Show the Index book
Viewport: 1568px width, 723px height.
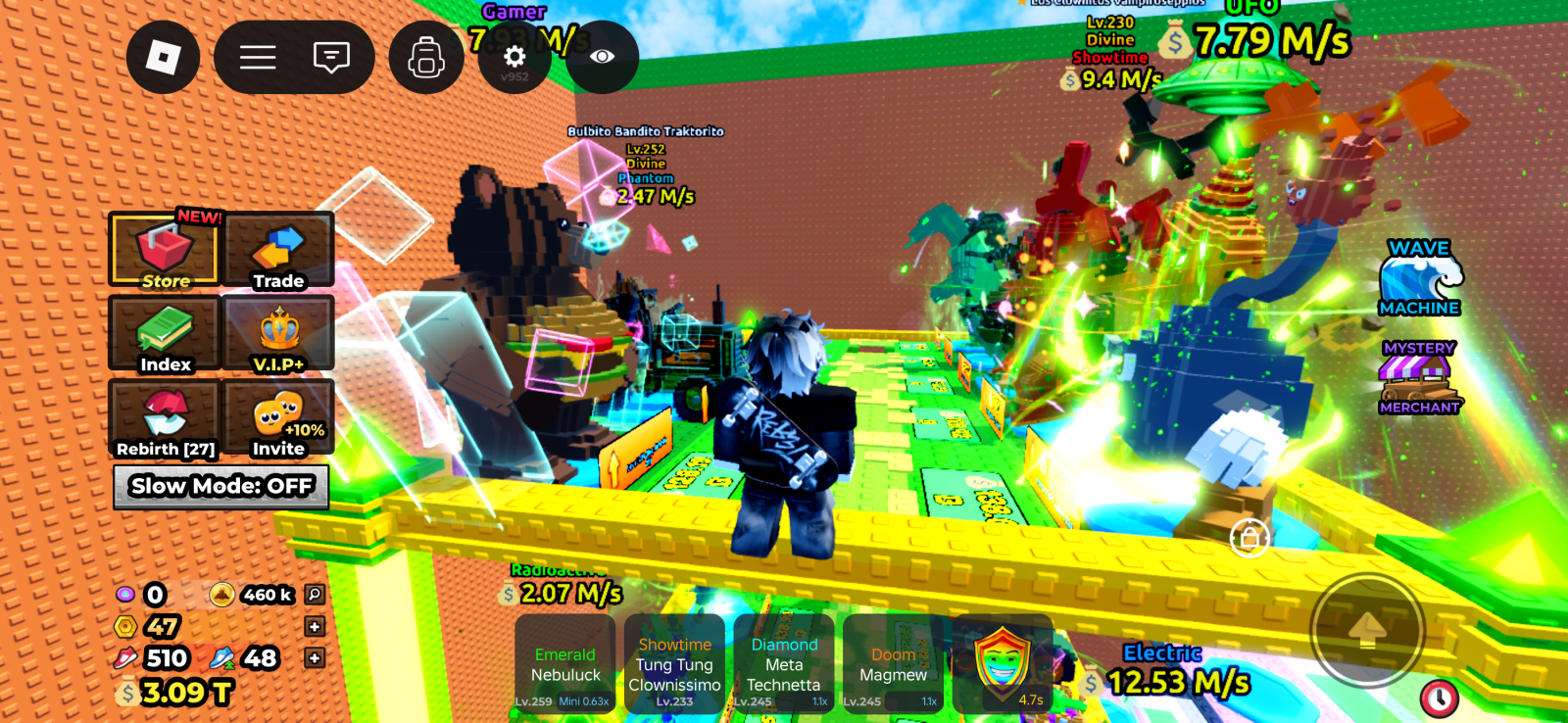click(164, 335)
